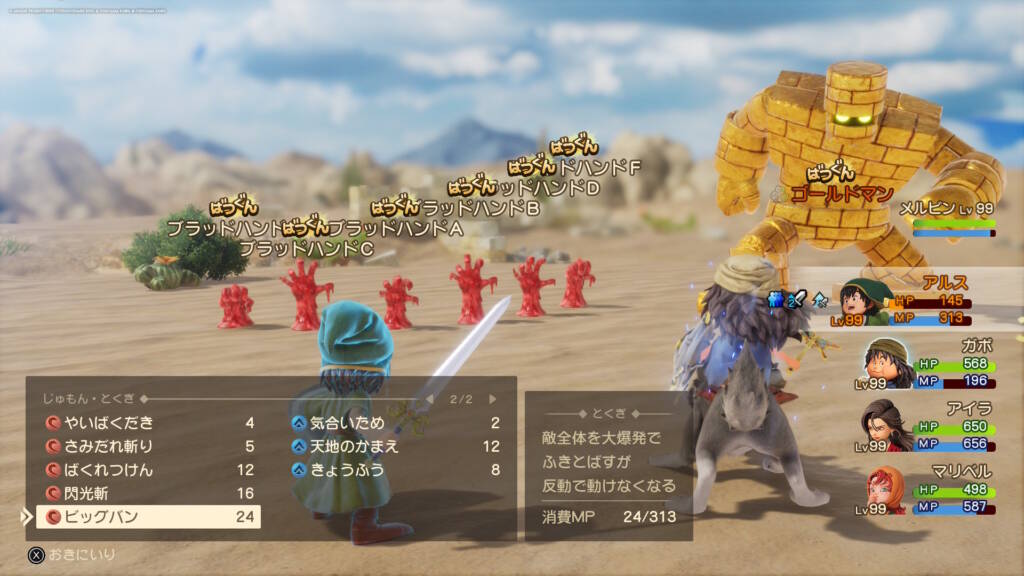Click ガボ's party portrait

point(885,361)
